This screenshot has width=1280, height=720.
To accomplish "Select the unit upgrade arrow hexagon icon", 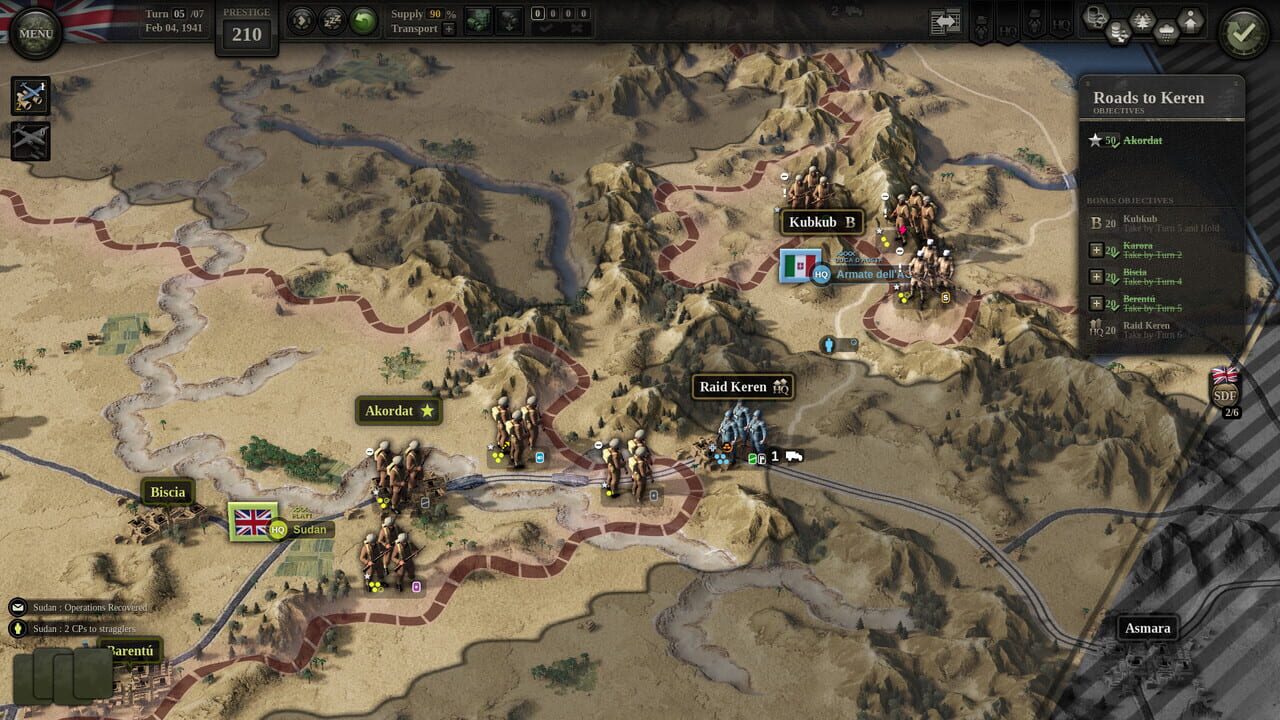I will (1190, 20).
